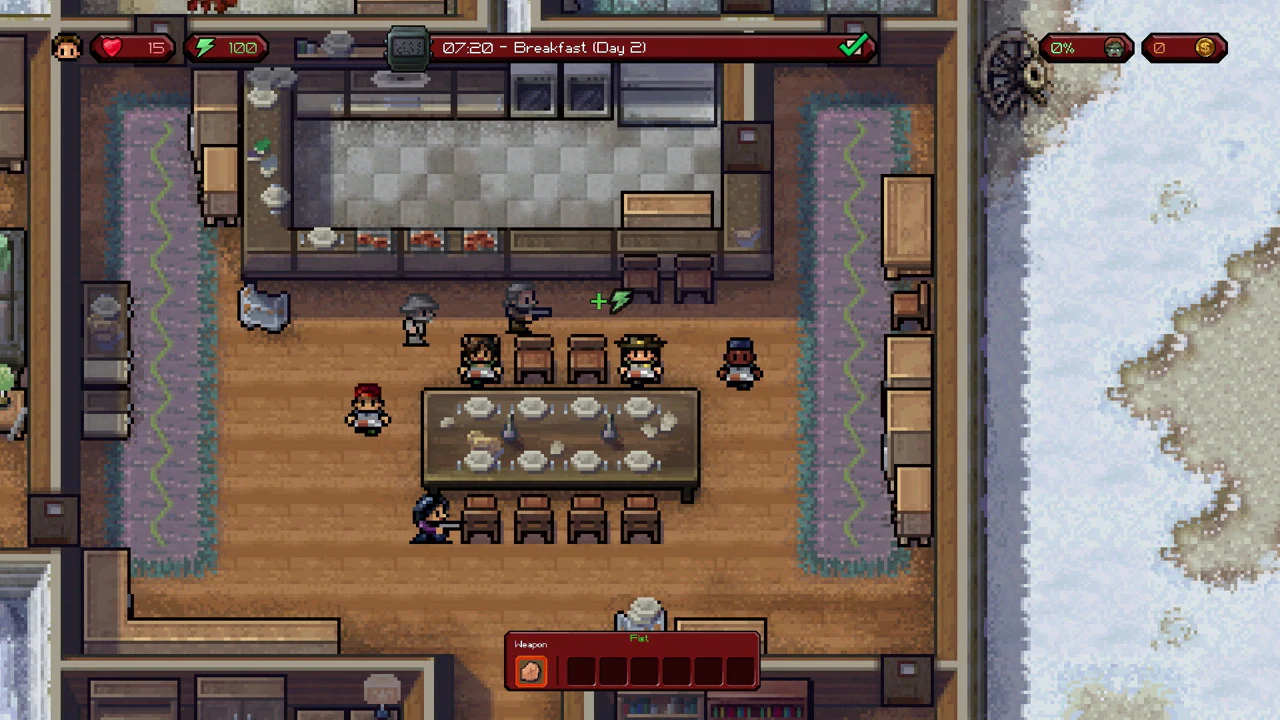The width and height of the screenshot is (1280, 720).
Task: Click the zombie head infection meter icon
Action: (1114, 47)
